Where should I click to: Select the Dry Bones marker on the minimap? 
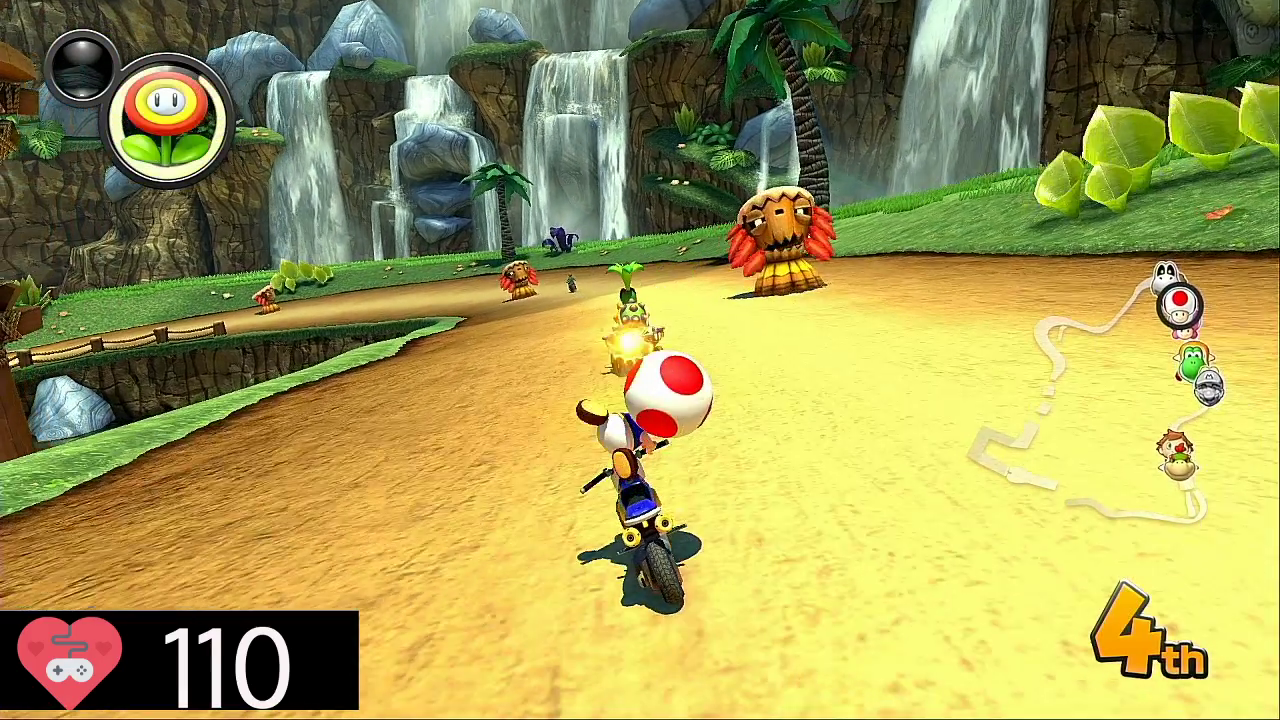[x=1165, y=273]
